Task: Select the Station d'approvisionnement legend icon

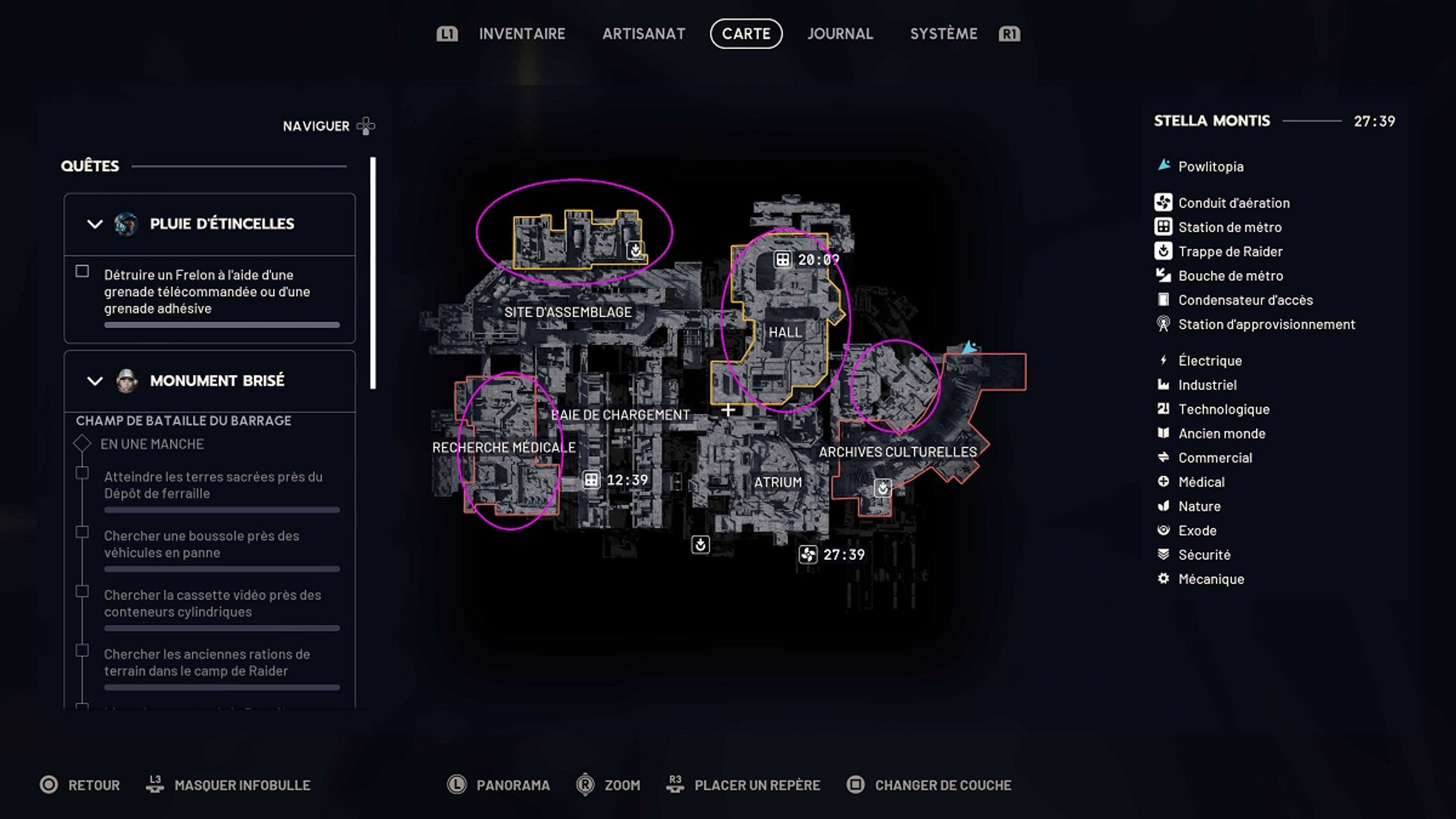Action: (1162, 324)
